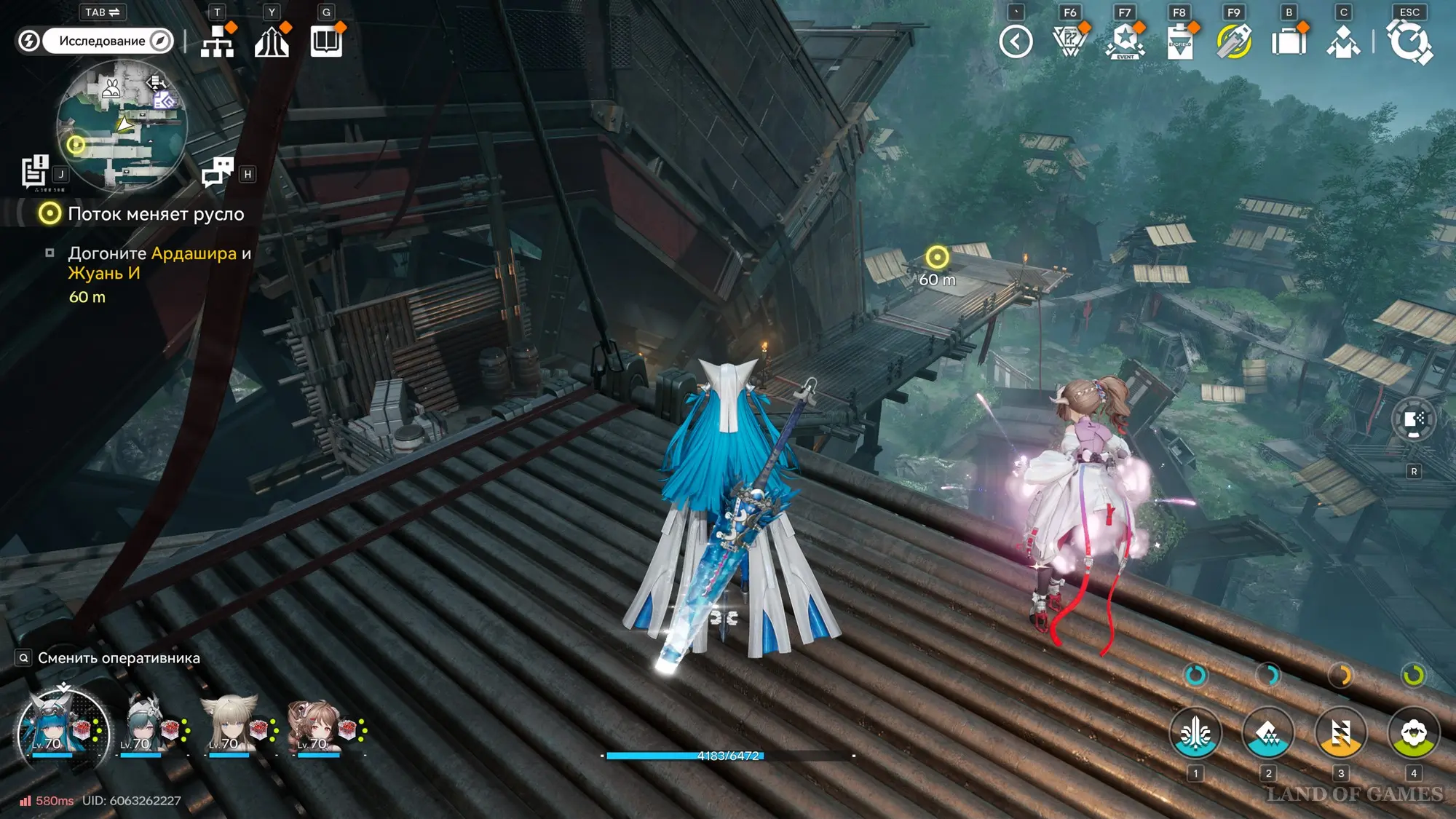Switch to the blonde fox-eared operative portrait
Image resolution: width=1456 pixels, height=819 pixels.
click(232, 725)
